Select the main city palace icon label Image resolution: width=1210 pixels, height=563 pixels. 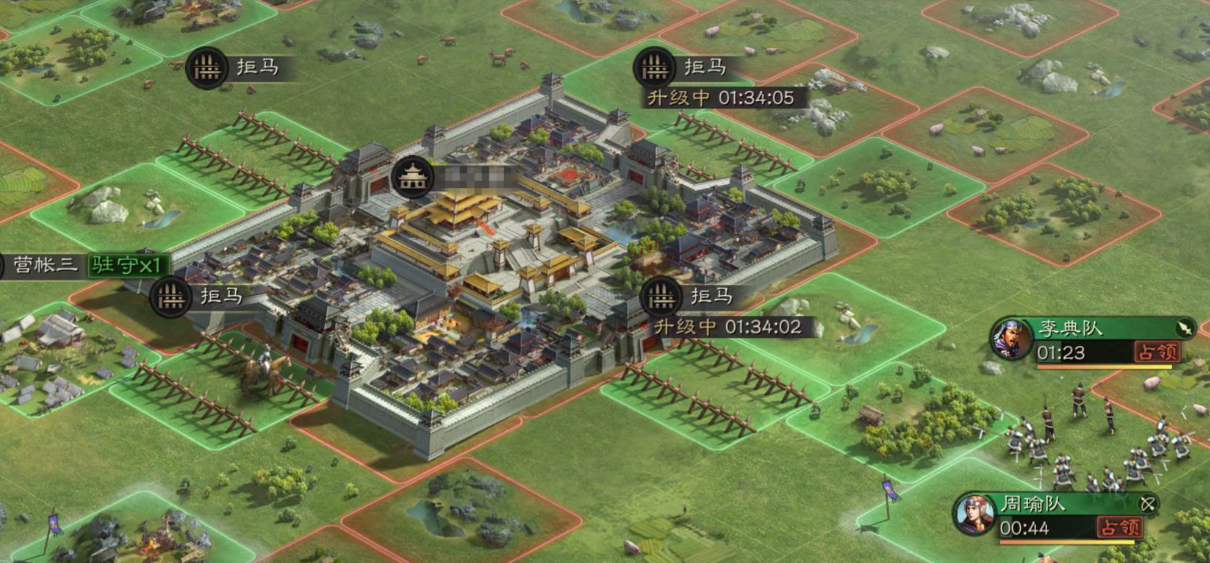pyautogui.click(x=413, y=178)
